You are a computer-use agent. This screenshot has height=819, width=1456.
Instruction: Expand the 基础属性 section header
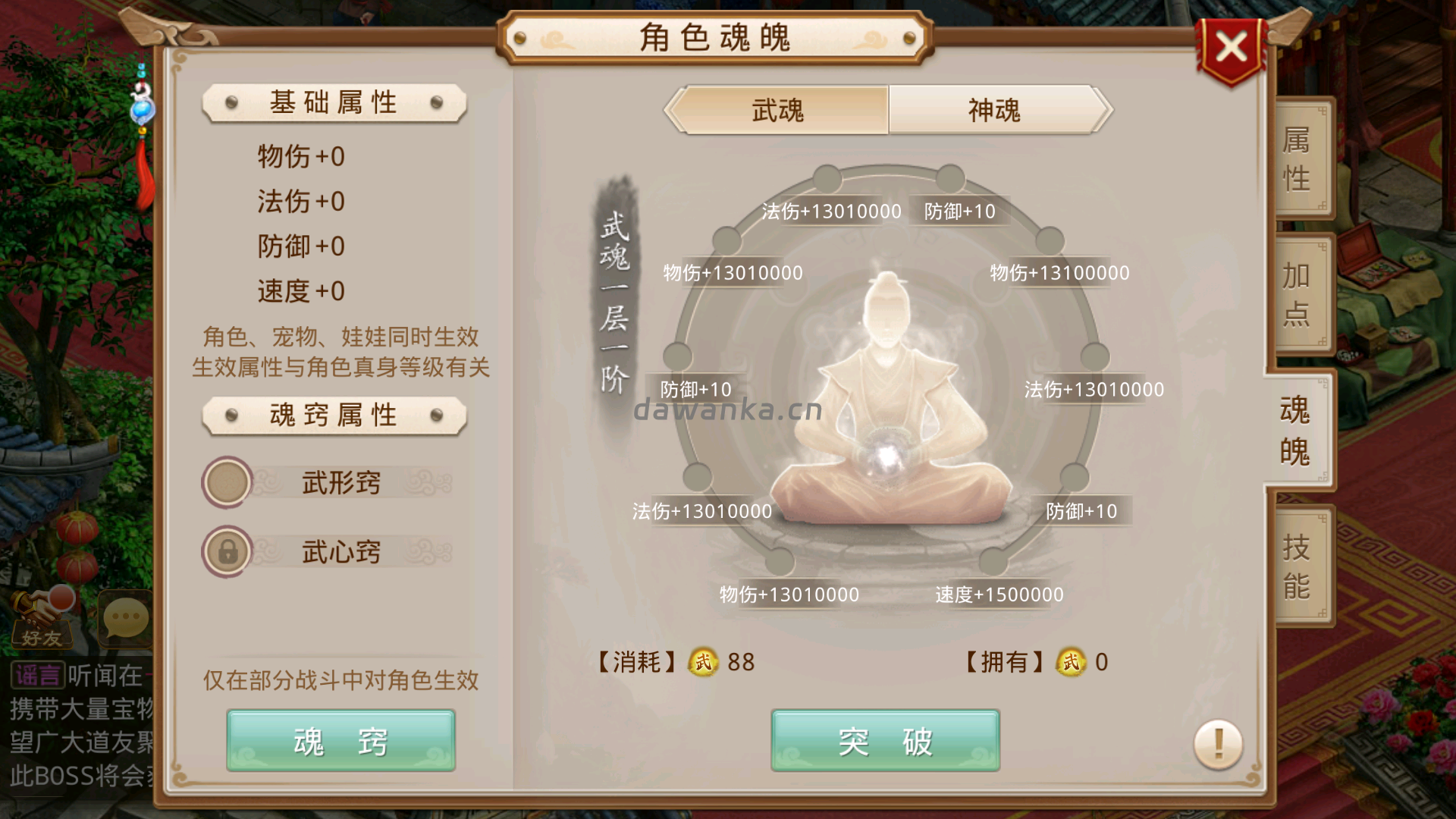pos(332,102)
